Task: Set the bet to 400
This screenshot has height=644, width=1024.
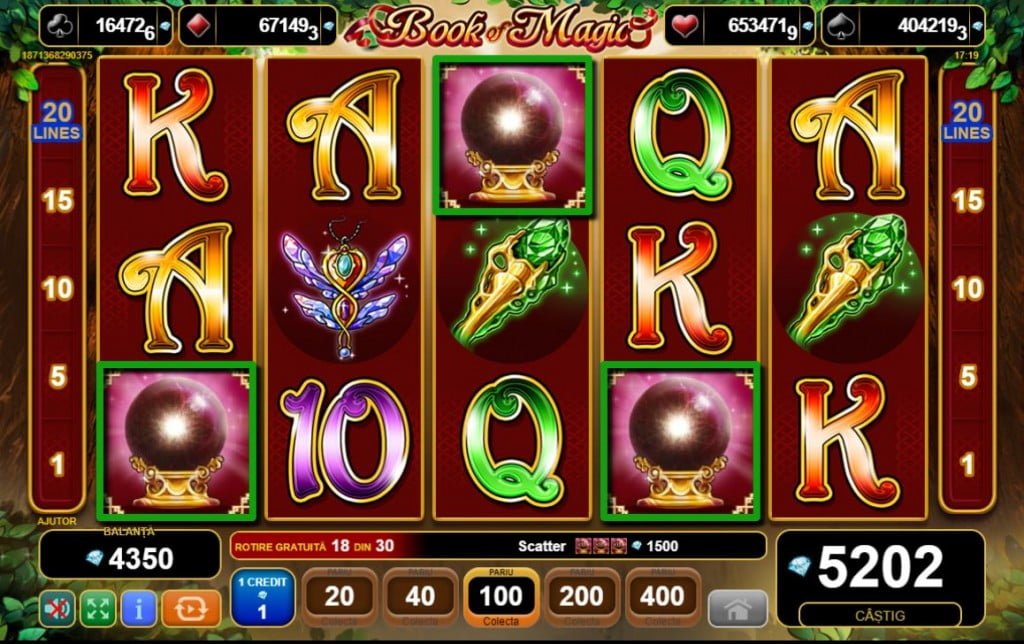Action: click(661, 597)
